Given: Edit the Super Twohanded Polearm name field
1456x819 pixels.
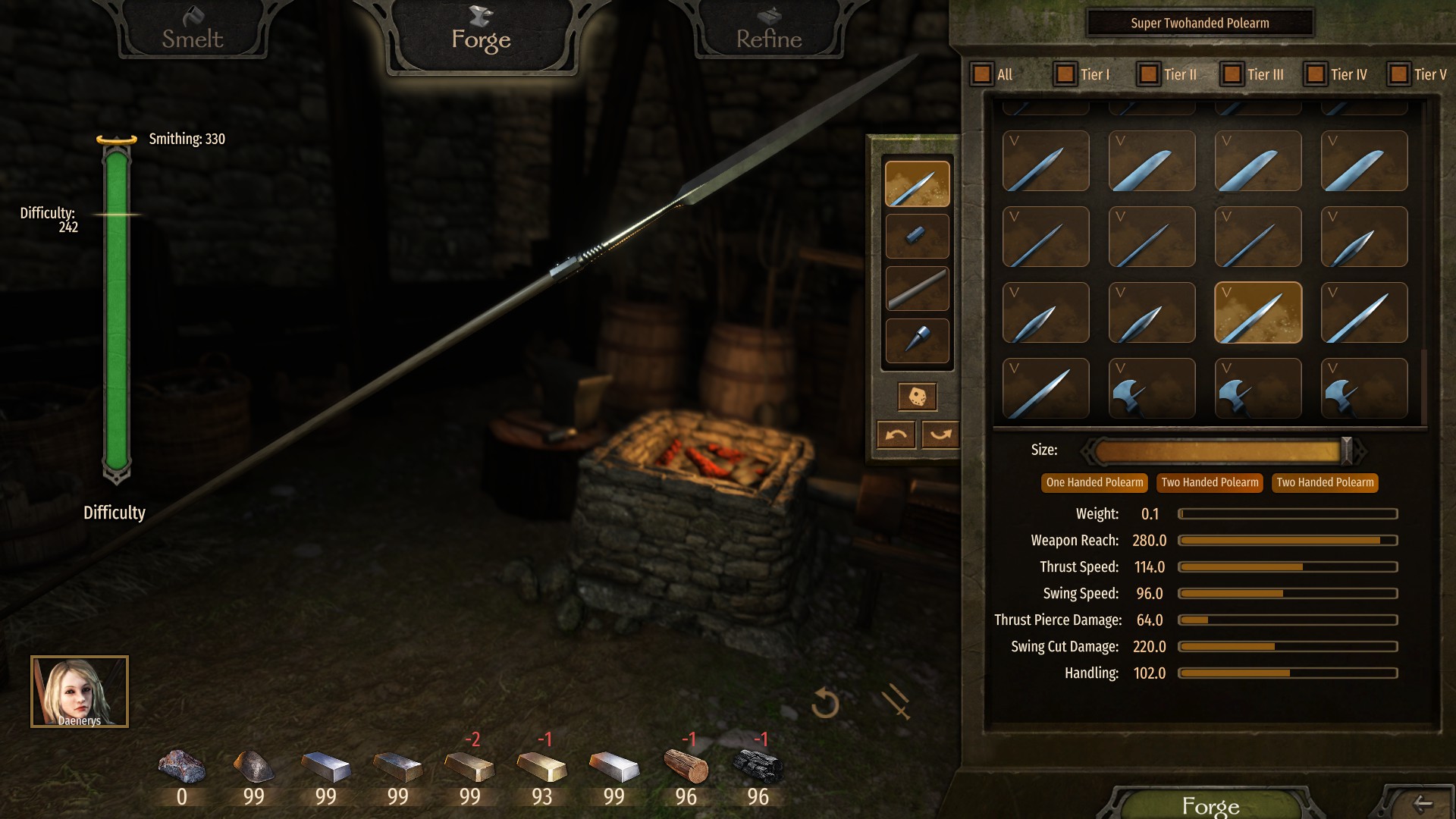Looking at the screenshot, I should 1200,23.
